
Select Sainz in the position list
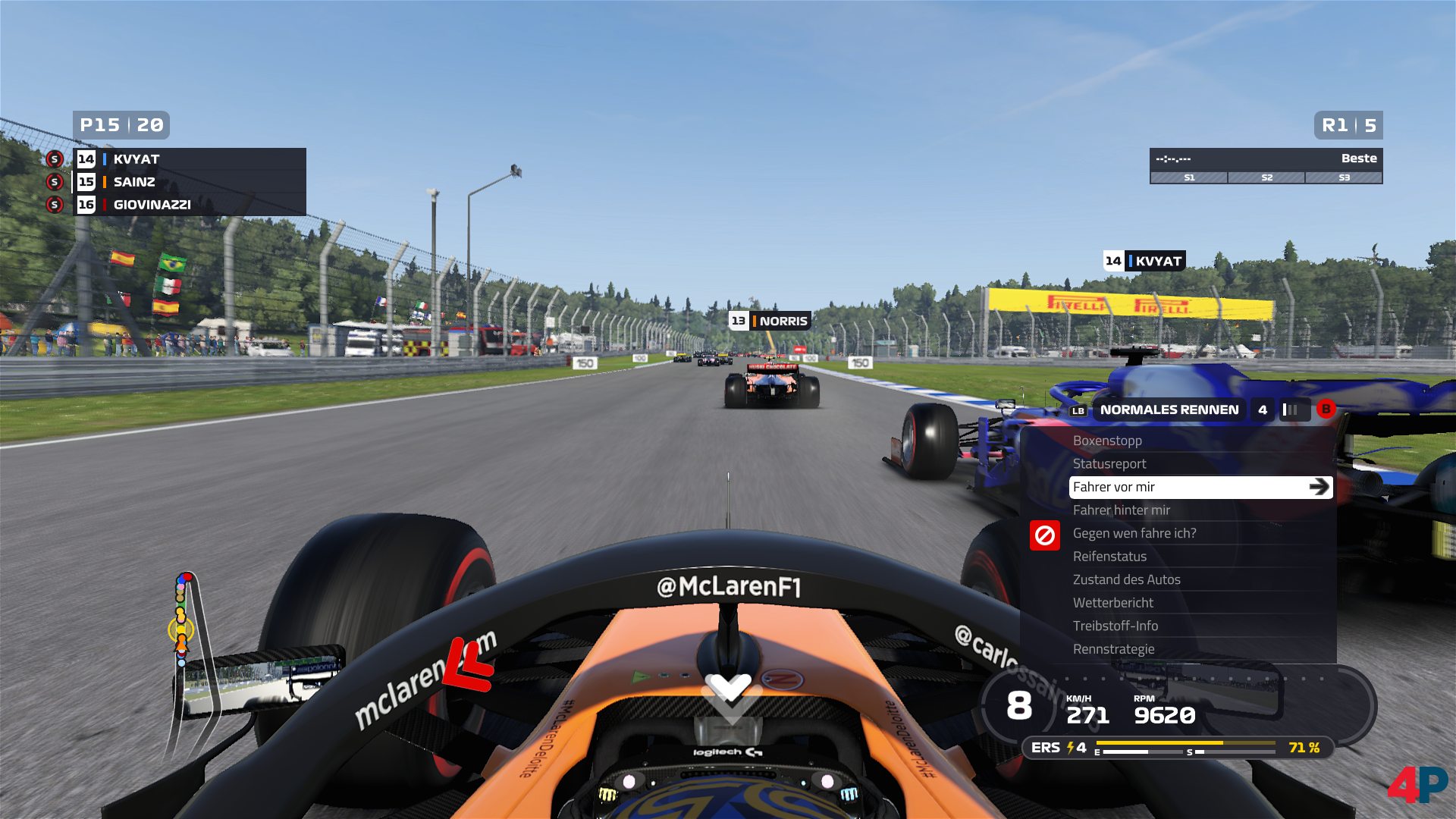pos(134,182)
